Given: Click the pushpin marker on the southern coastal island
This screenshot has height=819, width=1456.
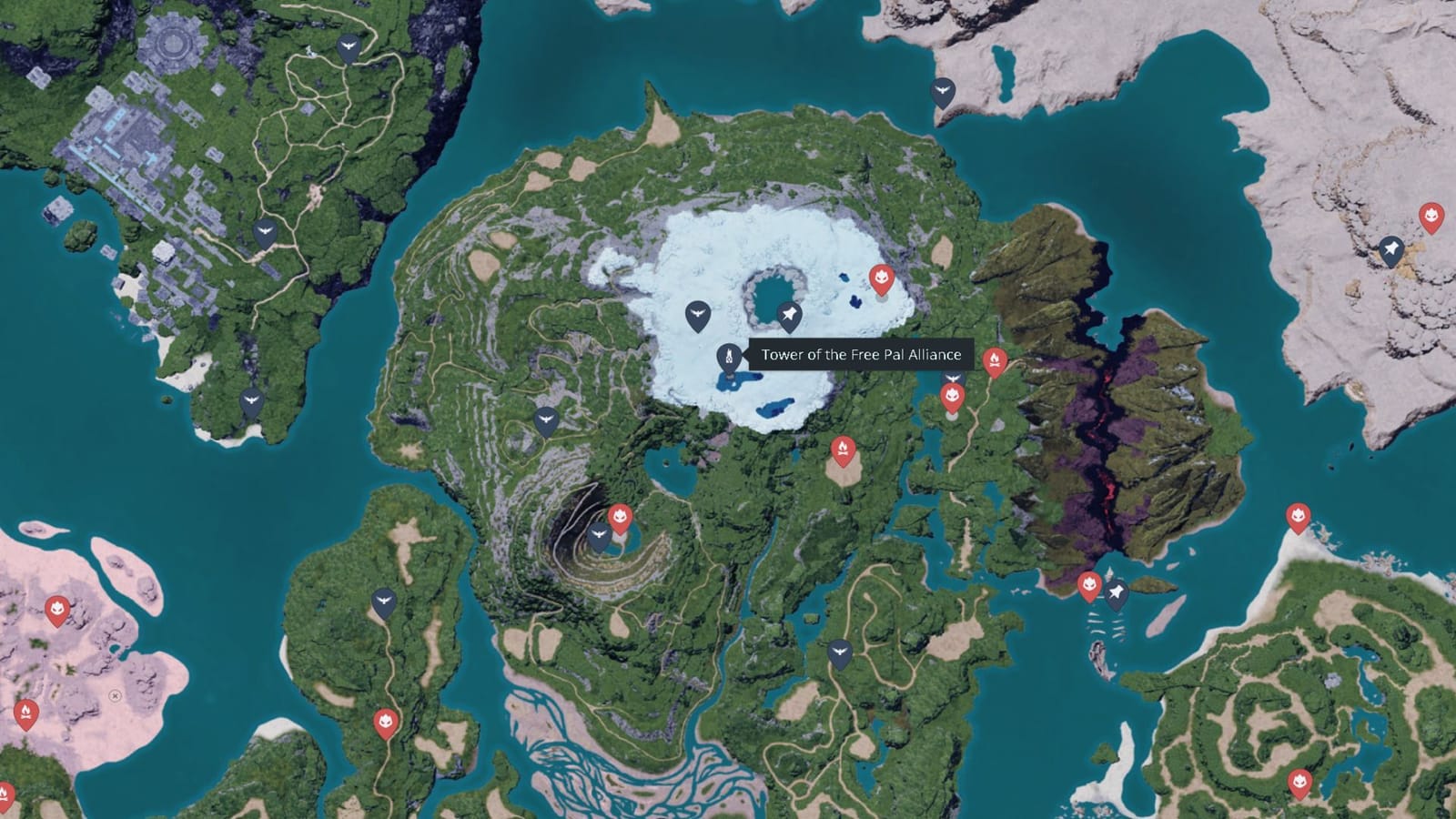Looking at the screenshot, I should [x=1117, y=591].
